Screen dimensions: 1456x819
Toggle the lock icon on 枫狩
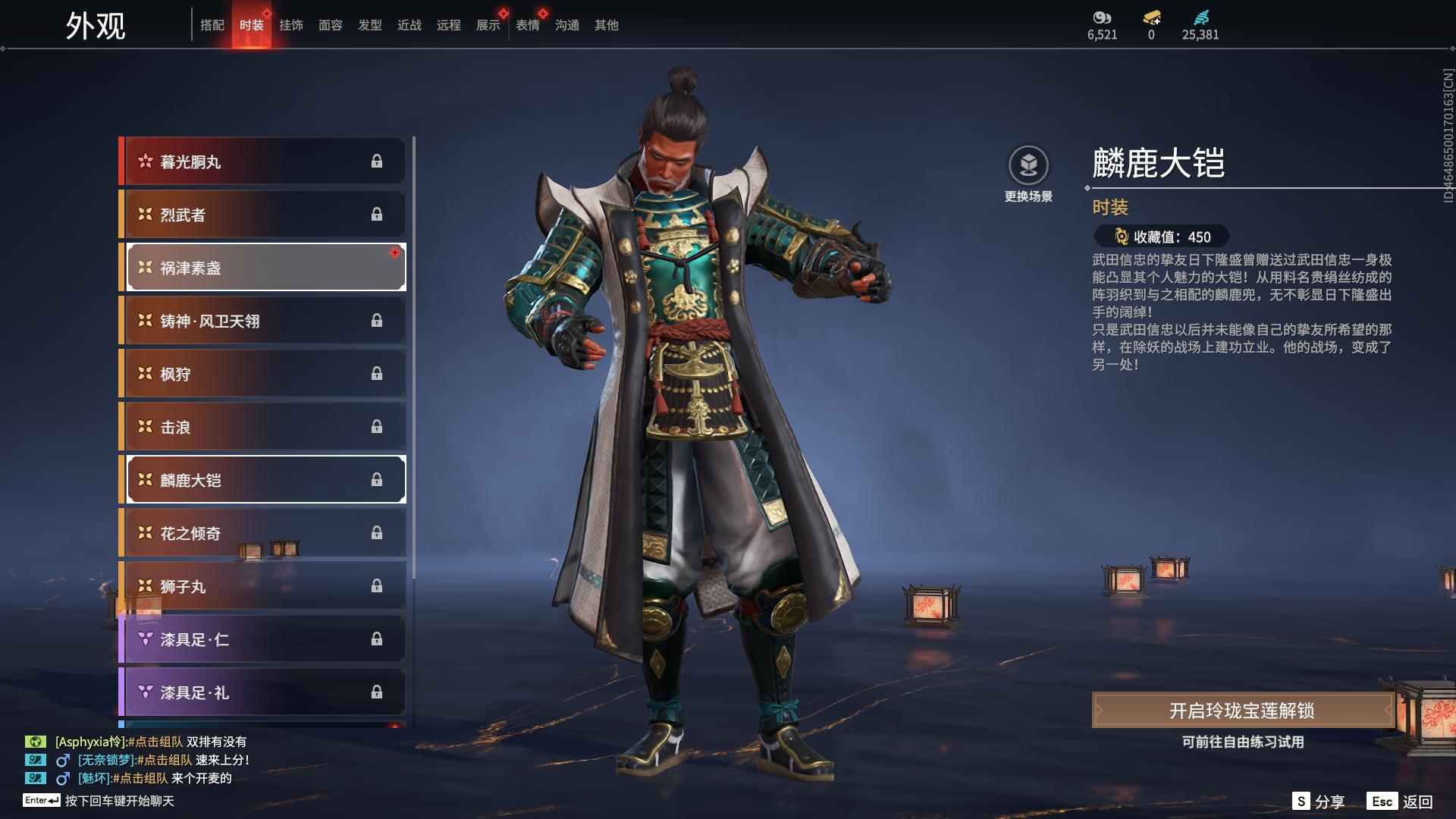(376, 373)
